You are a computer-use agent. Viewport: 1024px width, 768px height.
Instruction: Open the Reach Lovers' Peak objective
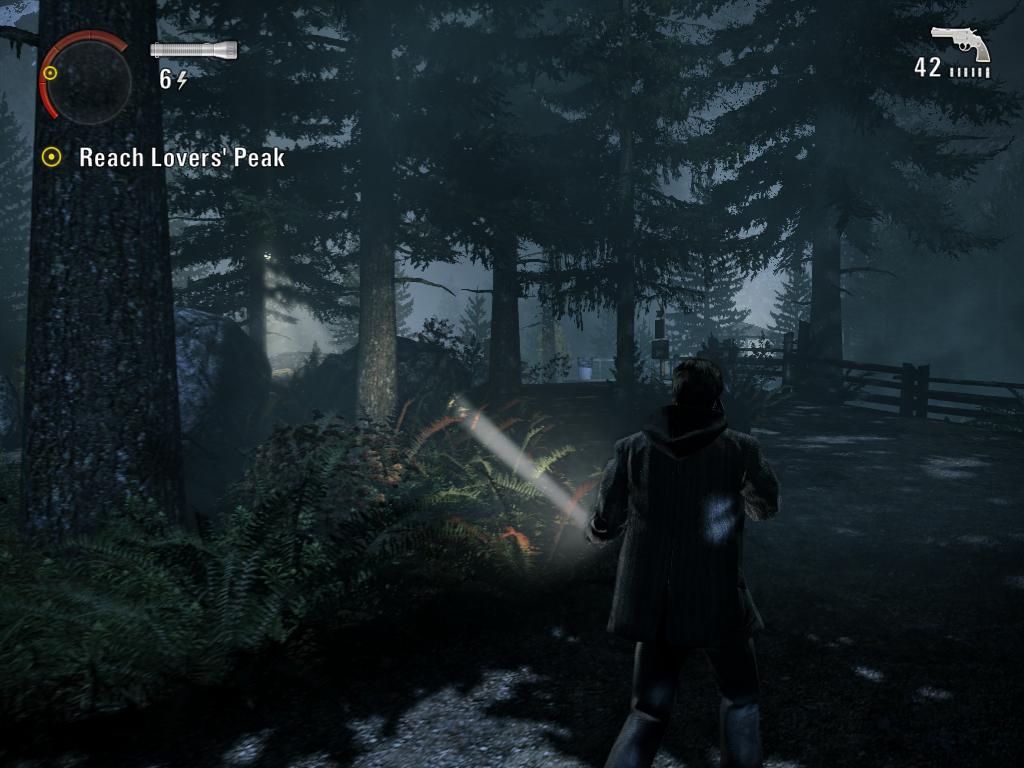181,158
